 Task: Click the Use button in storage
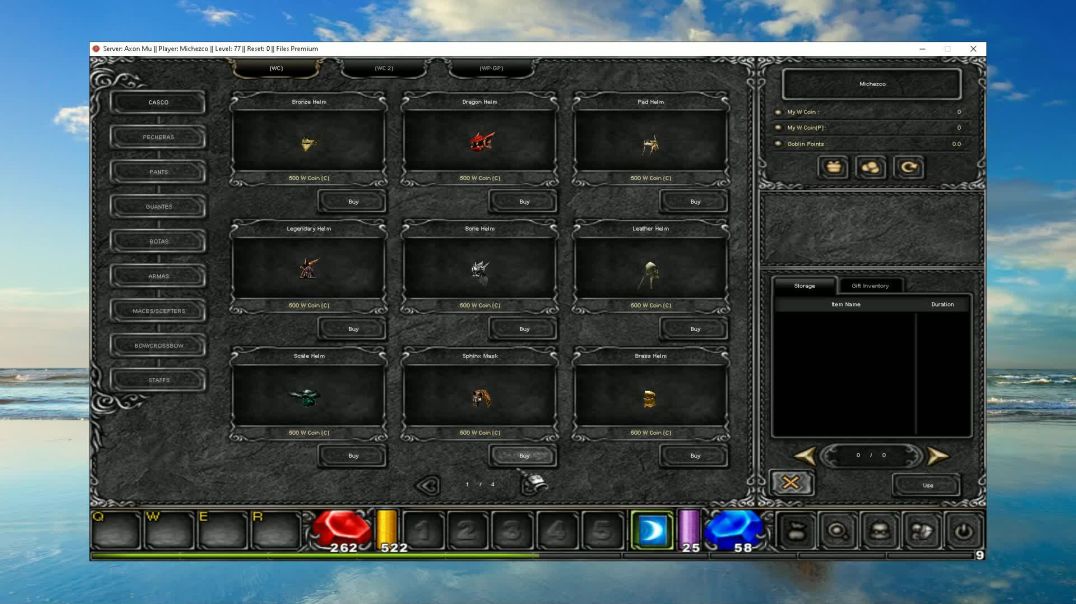[927, 485]
